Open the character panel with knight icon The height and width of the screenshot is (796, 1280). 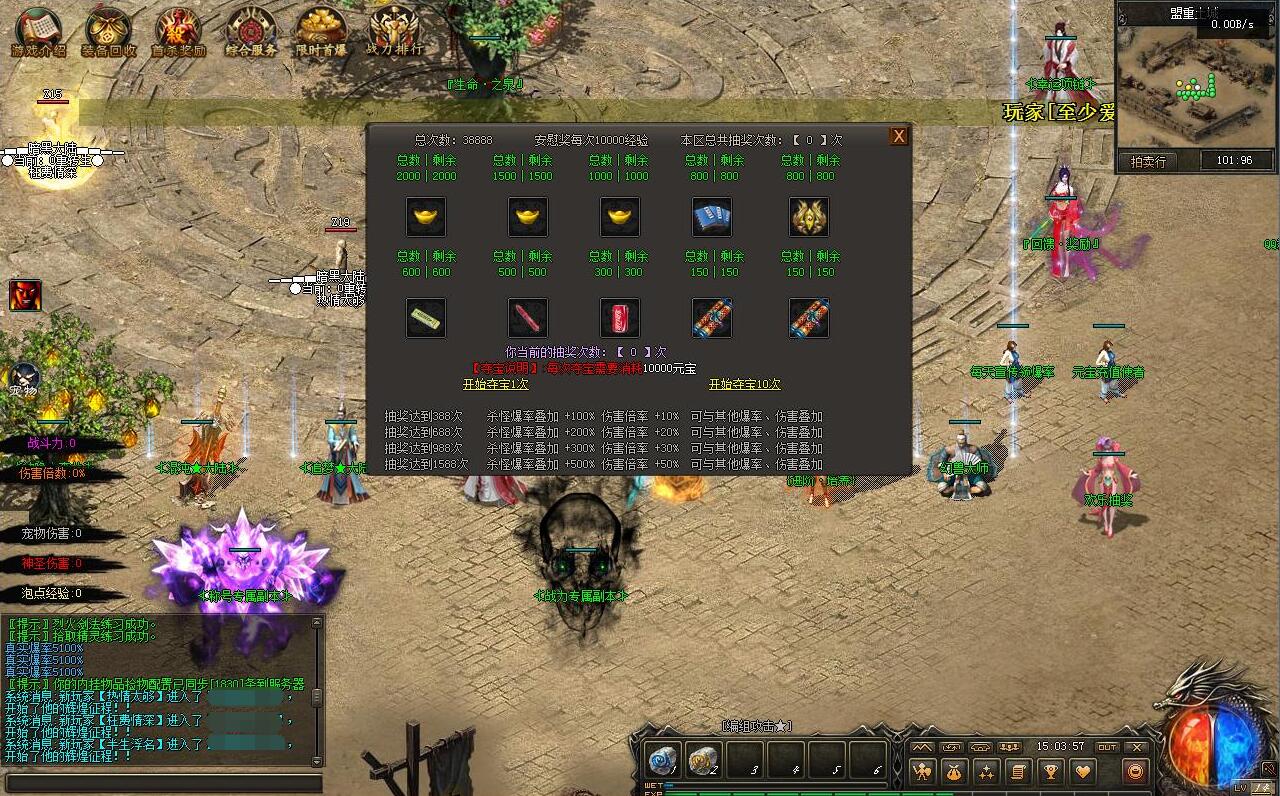tap(922, 771)
